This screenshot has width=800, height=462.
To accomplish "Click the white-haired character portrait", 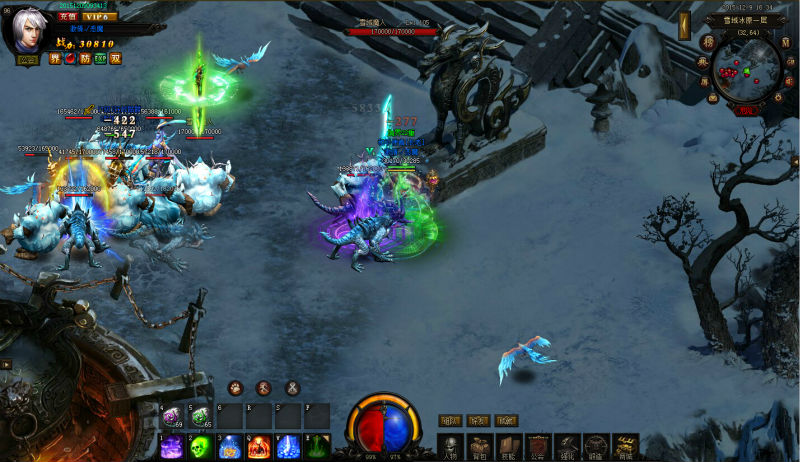I will click(29, 30).
